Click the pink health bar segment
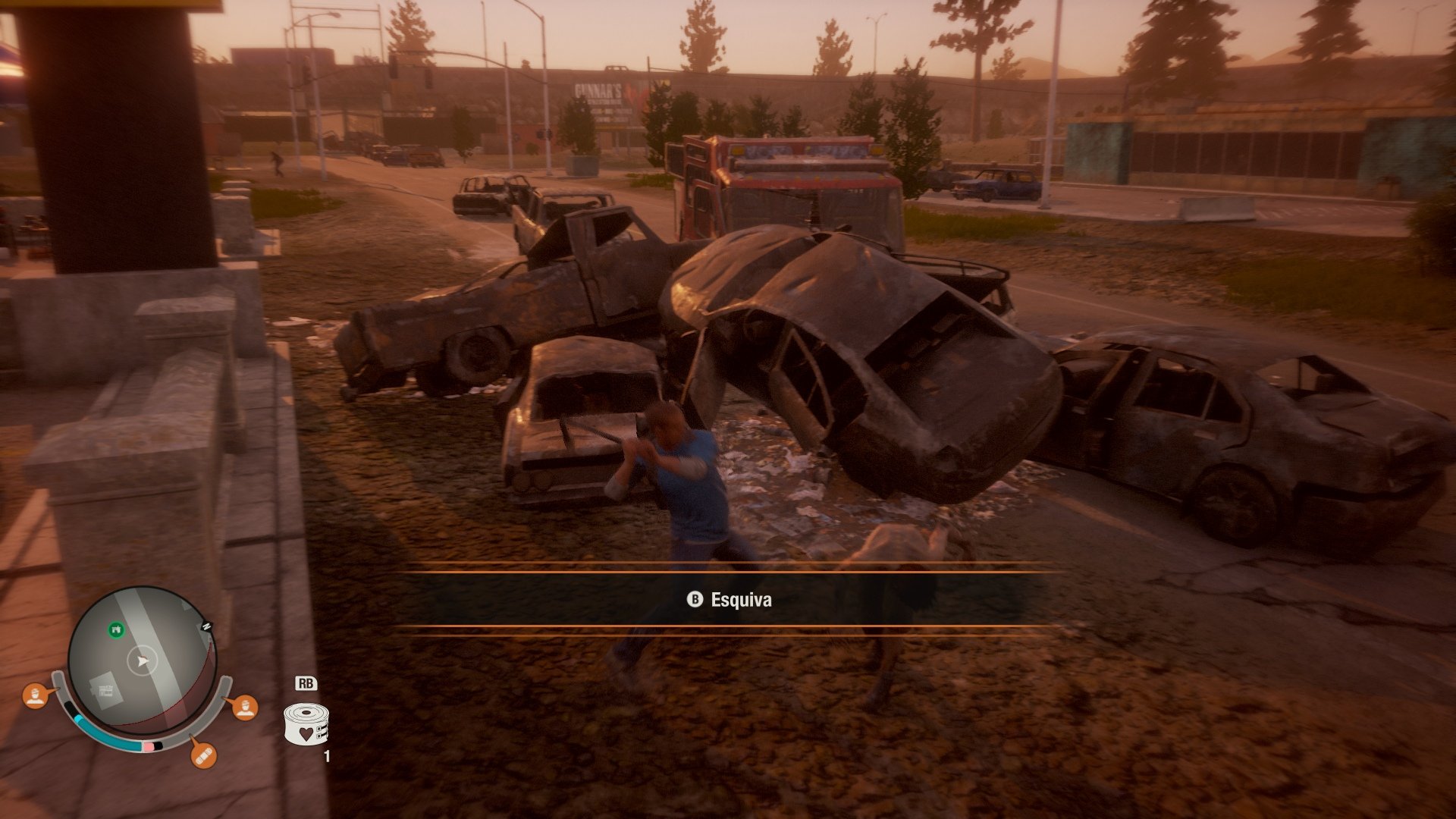1456x819 pixels. click(x=148, y=748)
